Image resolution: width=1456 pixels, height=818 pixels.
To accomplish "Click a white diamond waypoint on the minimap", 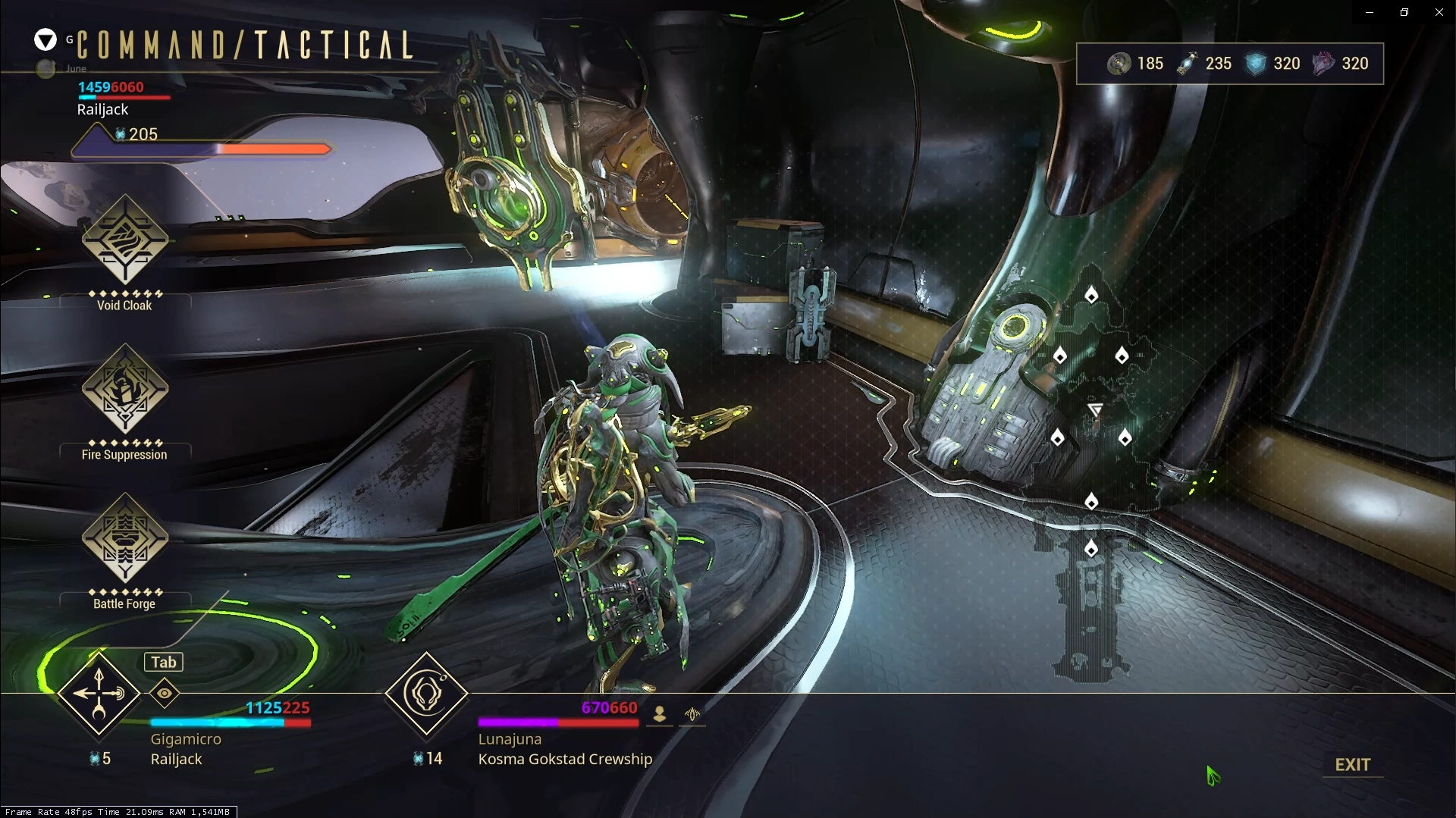I will point(1090,296).
